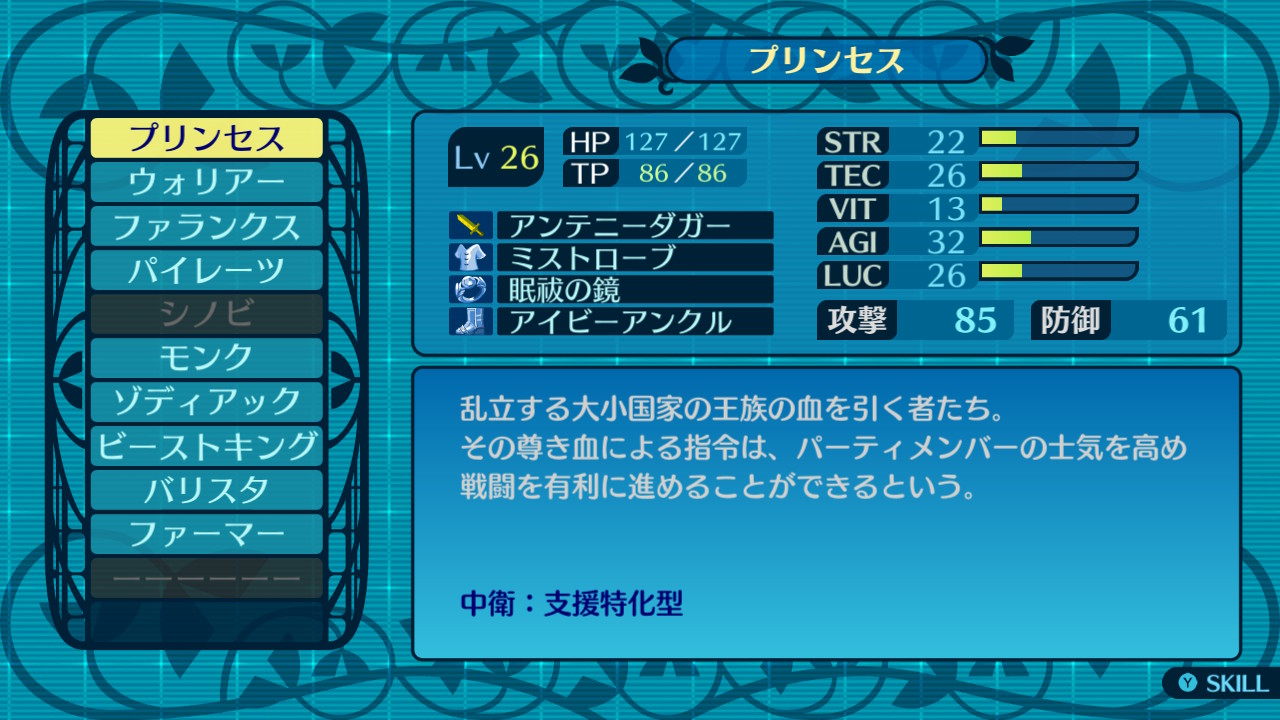
Task: Choose the モンク class
Action: pyautogui.click(x=207, y=358)
